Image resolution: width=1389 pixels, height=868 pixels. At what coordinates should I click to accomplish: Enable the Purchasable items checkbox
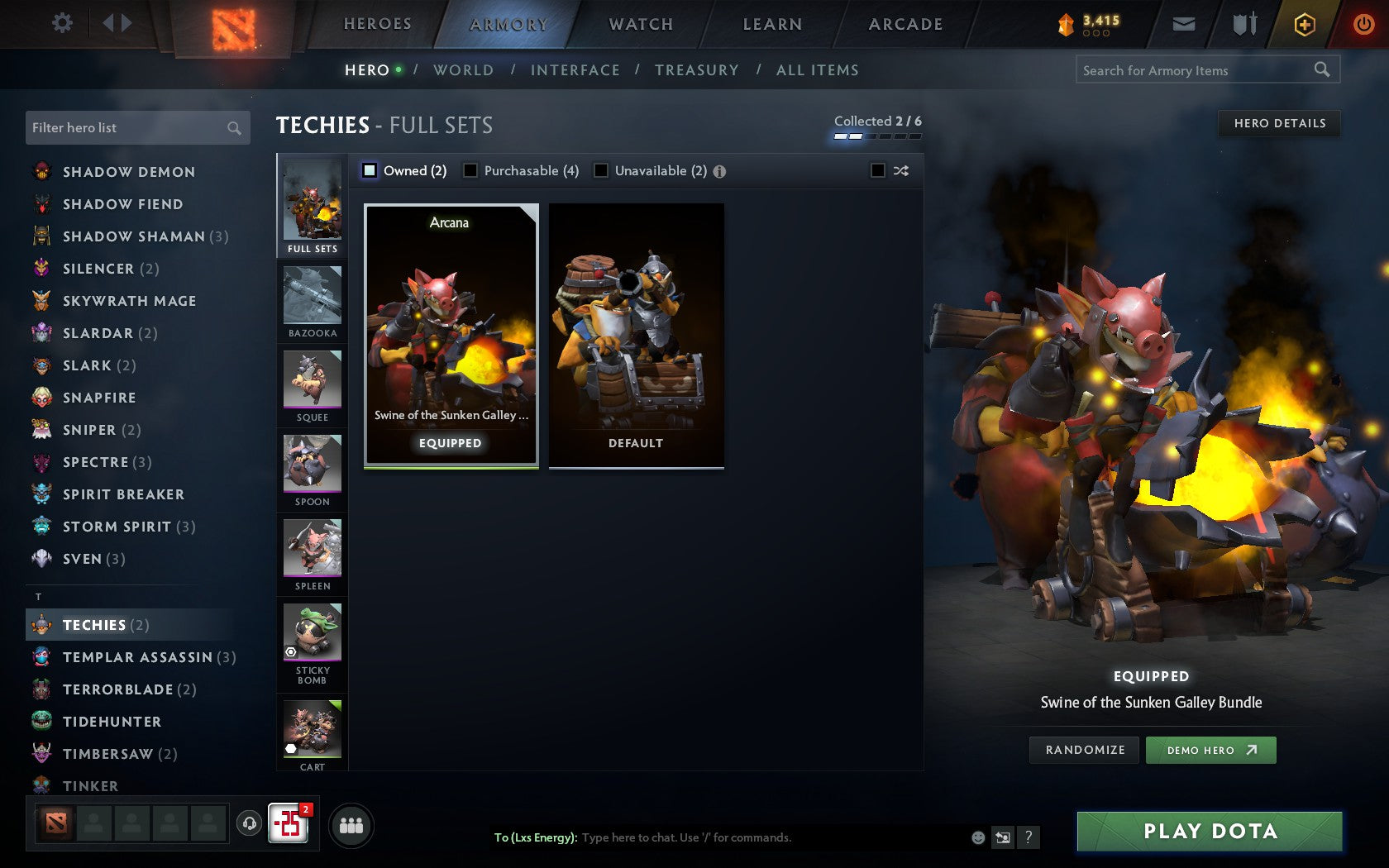pyautogui.click(x=471, y=170)
